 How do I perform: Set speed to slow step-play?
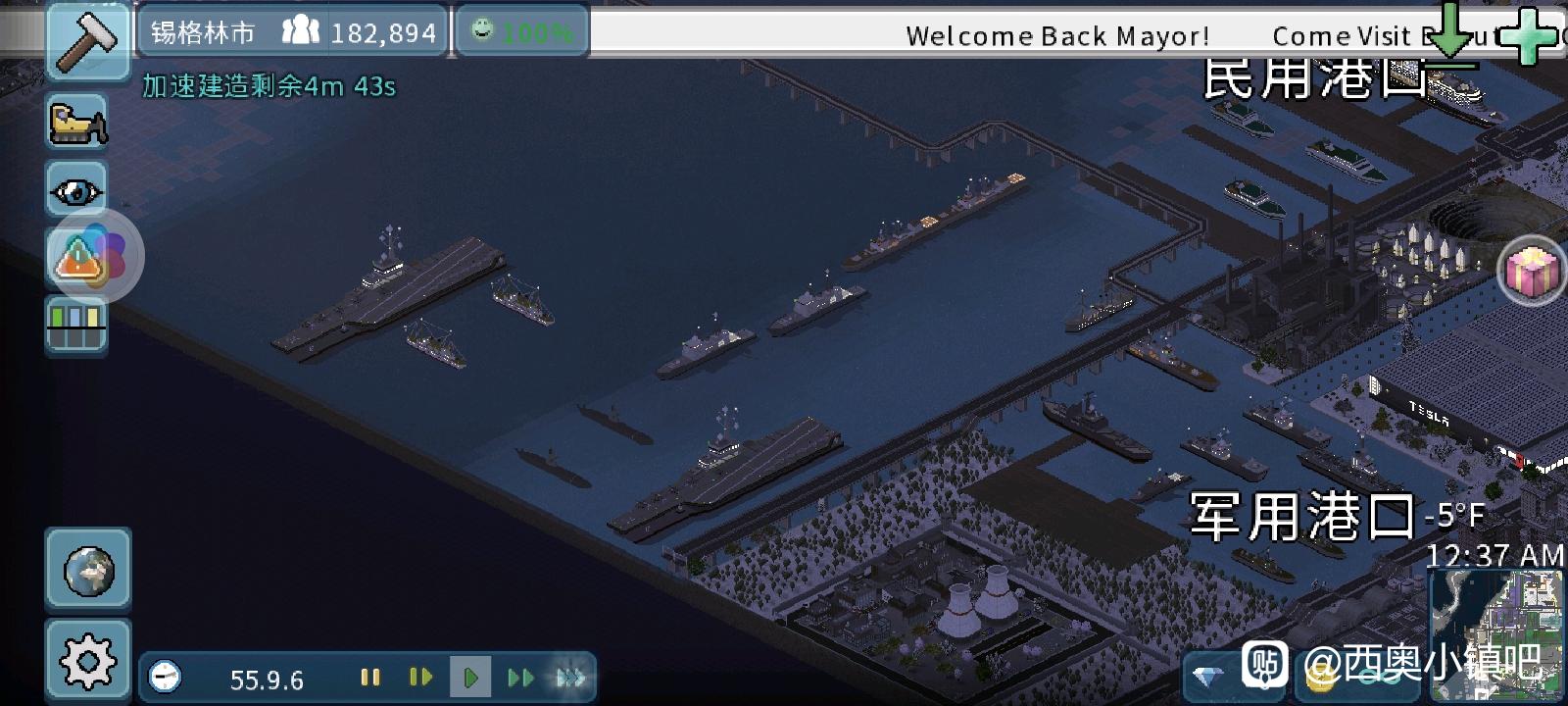pyautogui.click(x=420, y=678)
